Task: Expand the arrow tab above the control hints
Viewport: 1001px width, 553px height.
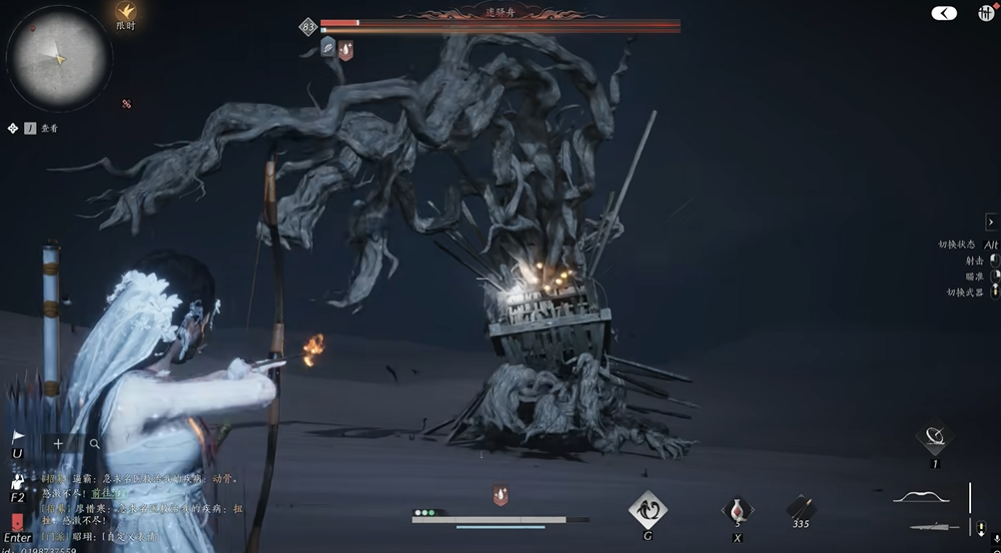Action: (x=991, y=222)
